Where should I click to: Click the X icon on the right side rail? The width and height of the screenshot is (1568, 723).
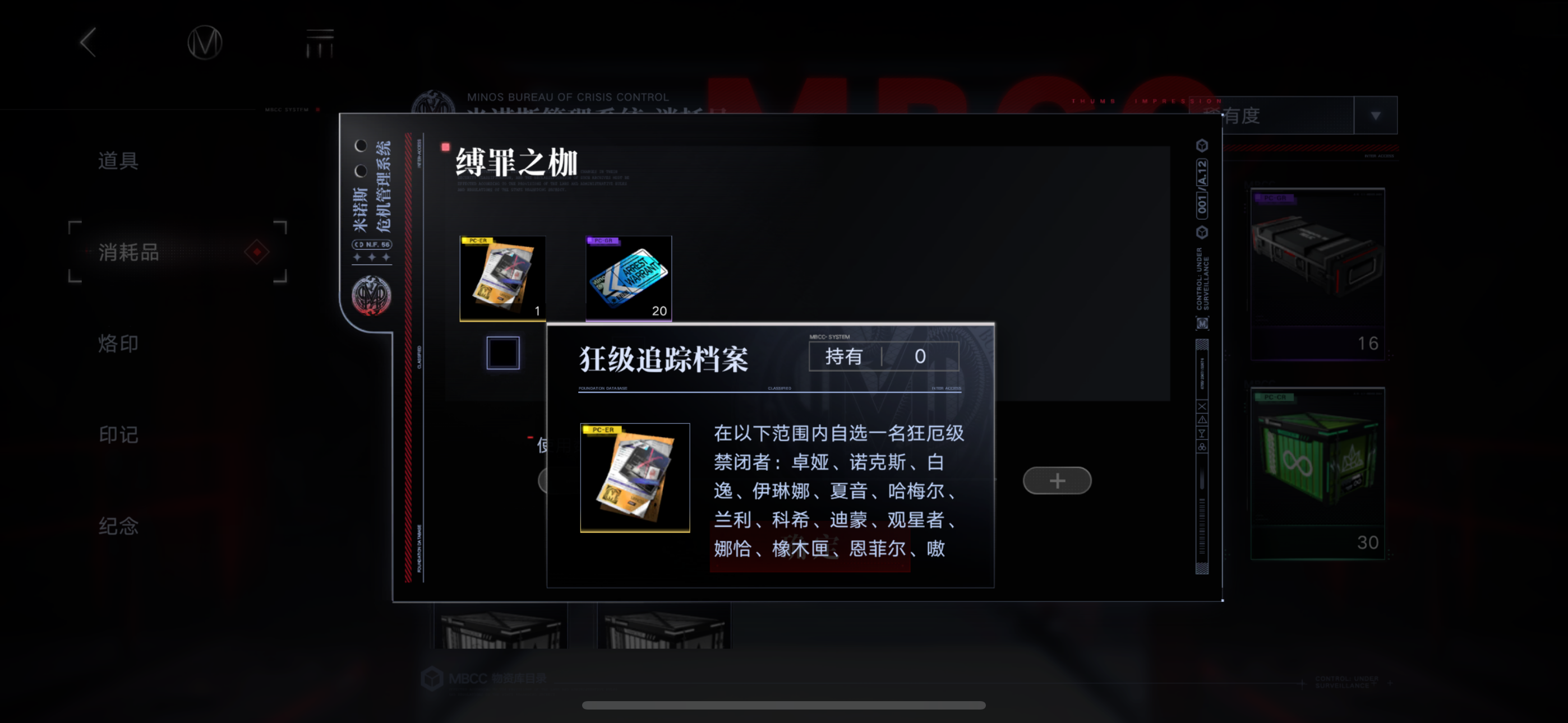[1202, 406]
